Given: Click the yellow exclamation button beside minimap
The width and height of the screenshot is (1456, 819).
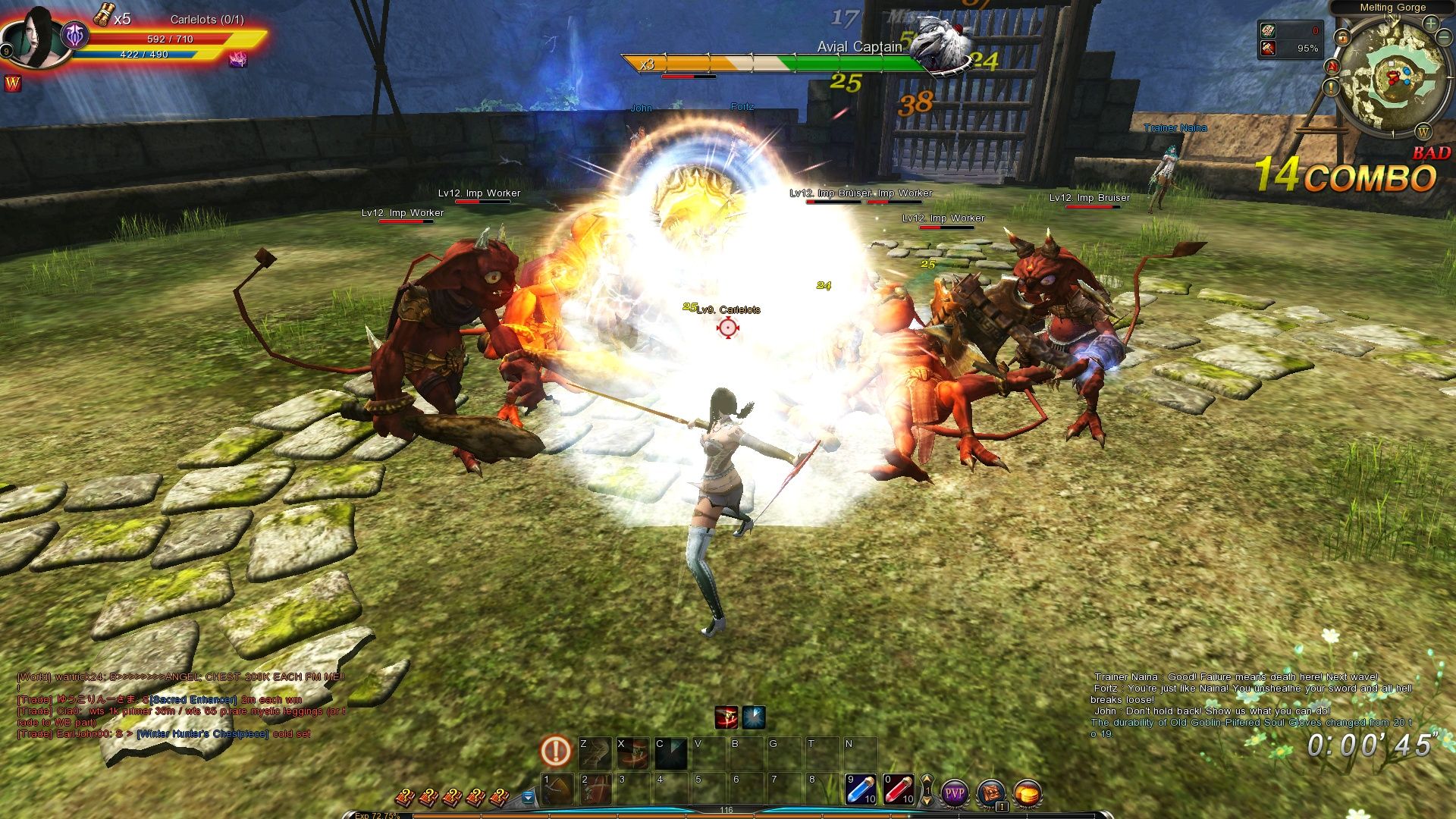Looking at the screenshot, I should tap(1332, 87).
